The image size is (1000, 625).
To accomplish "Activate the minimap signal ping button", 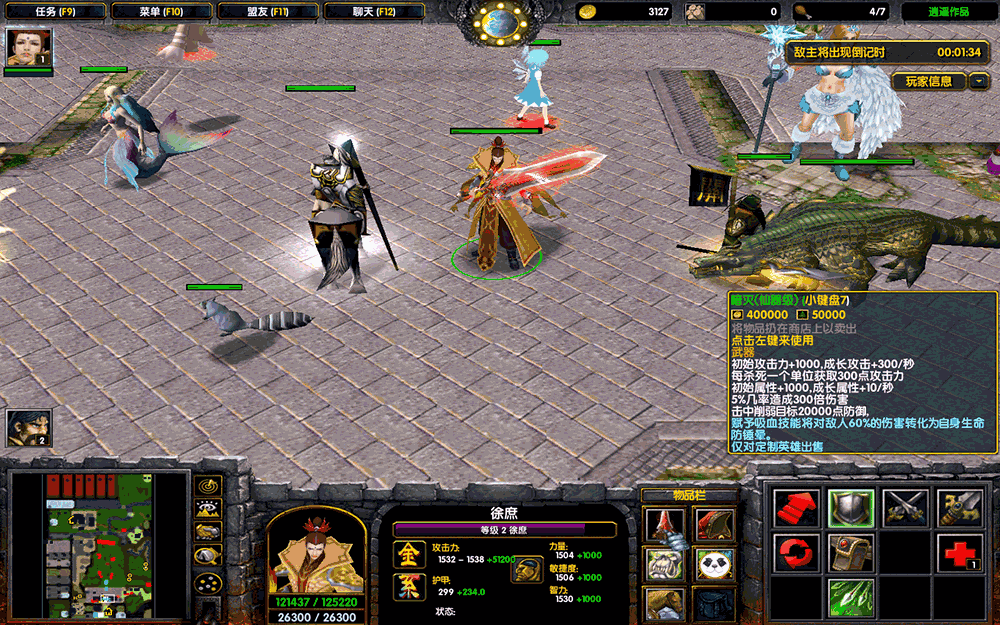I will [x=208, y=486].
